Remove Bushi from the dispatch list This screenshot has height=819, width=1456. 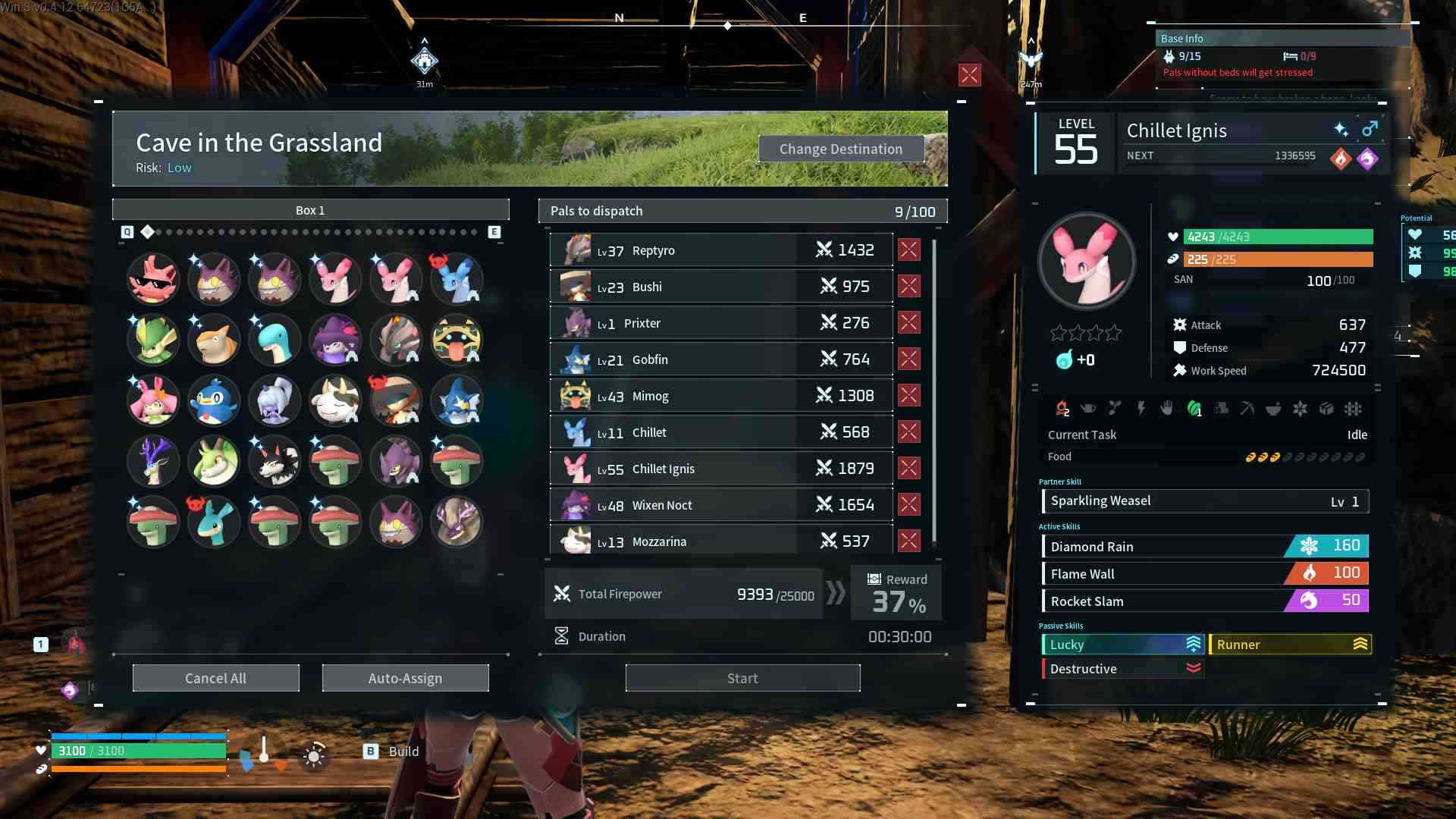click(x=908, y=286)
